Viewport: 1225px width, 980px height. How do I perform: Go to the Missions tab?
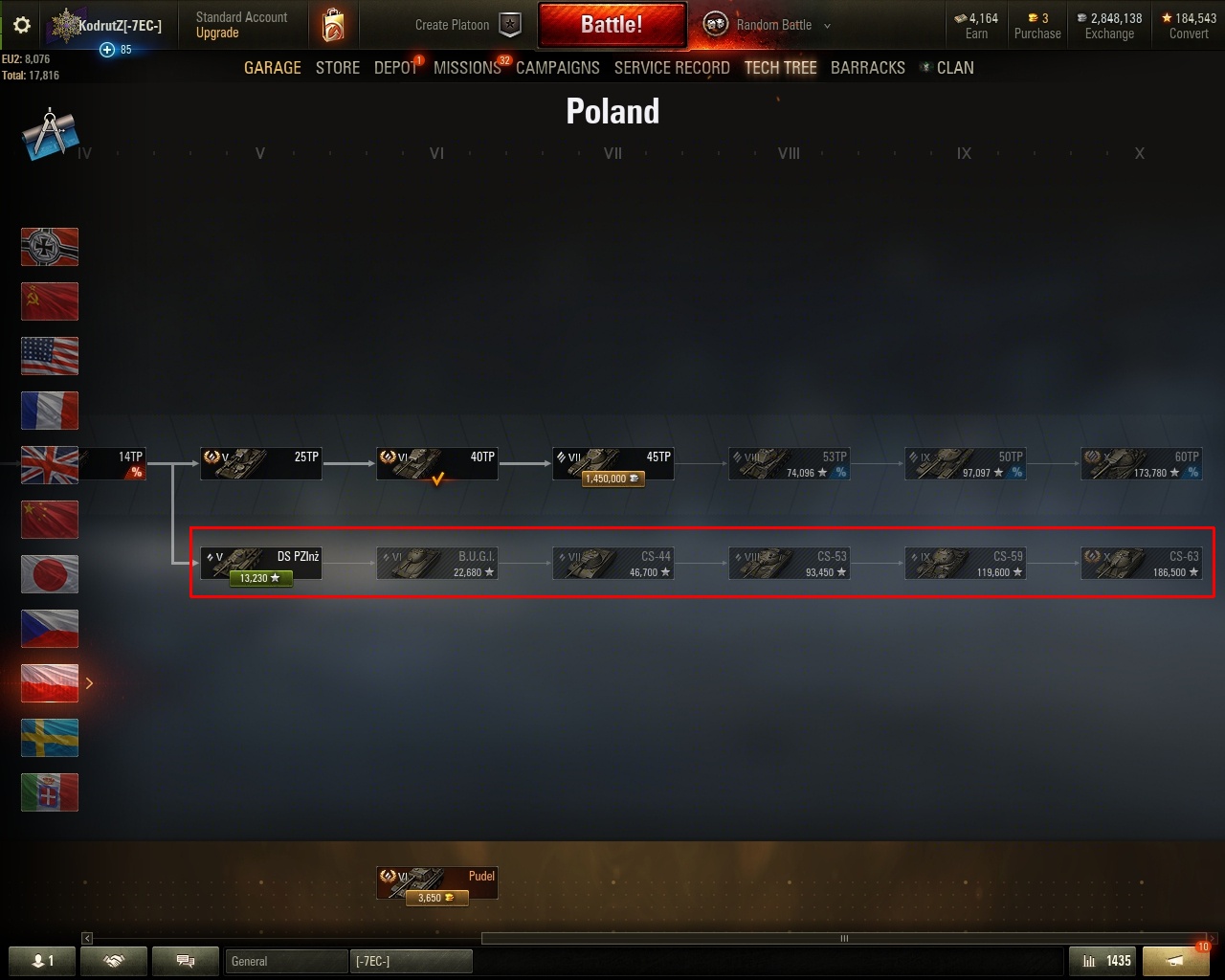467,68
